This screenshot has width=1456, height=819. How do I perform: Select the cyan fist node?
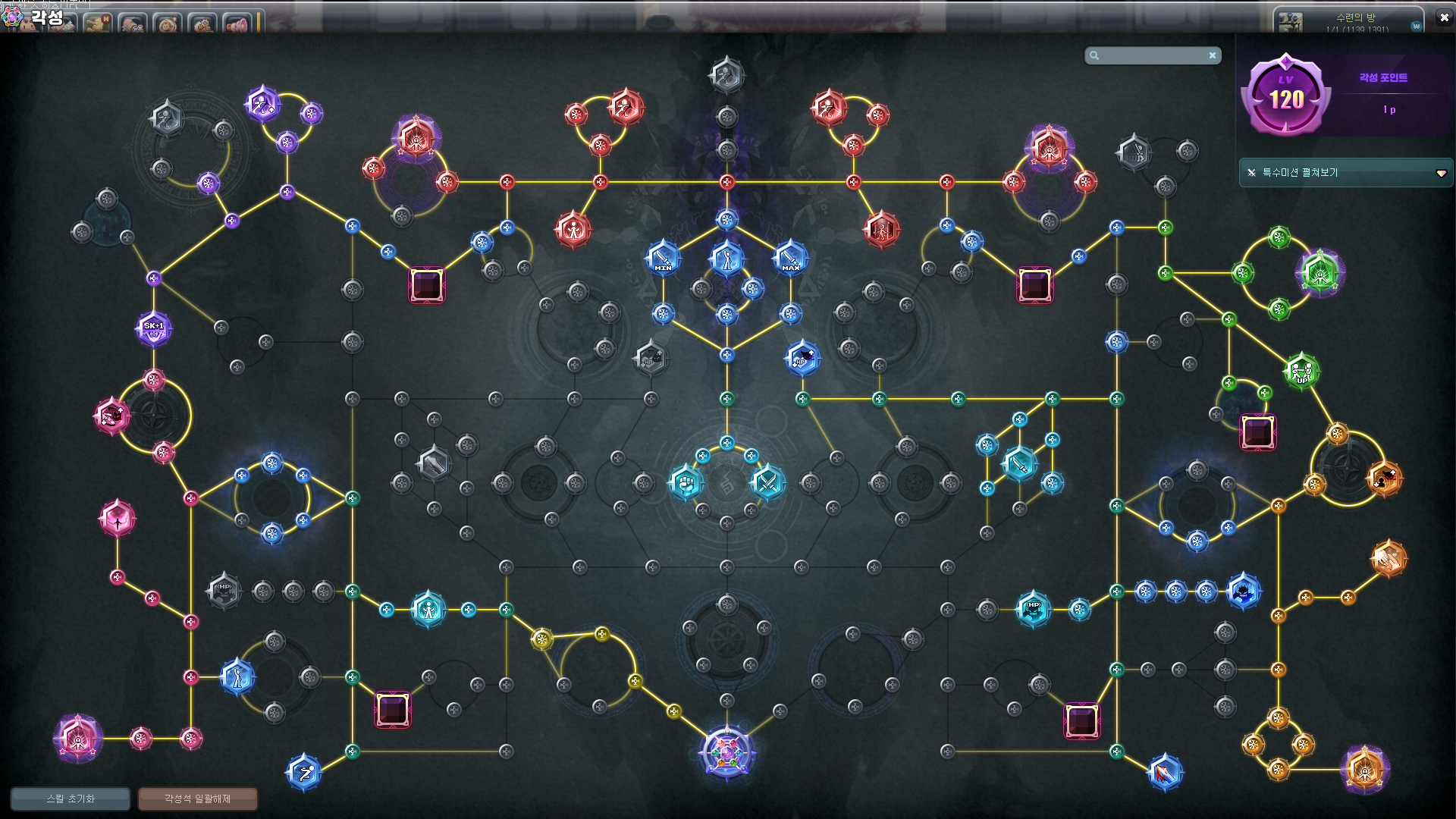point(686,482)
